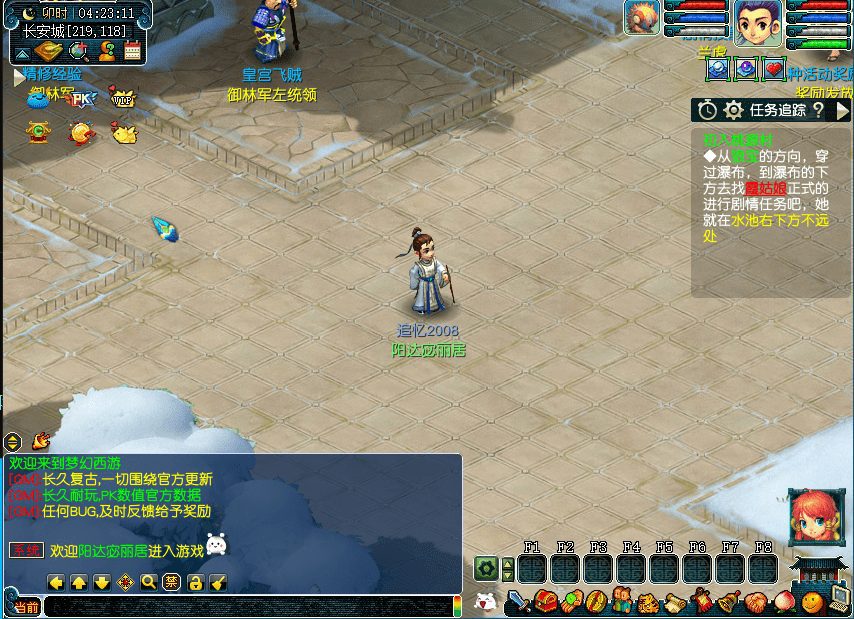Image resolution: width=854 pixels, height=619 pixels.
Task: Select the player character portrait
Action: pyautogui.click(x=757, y=23)
